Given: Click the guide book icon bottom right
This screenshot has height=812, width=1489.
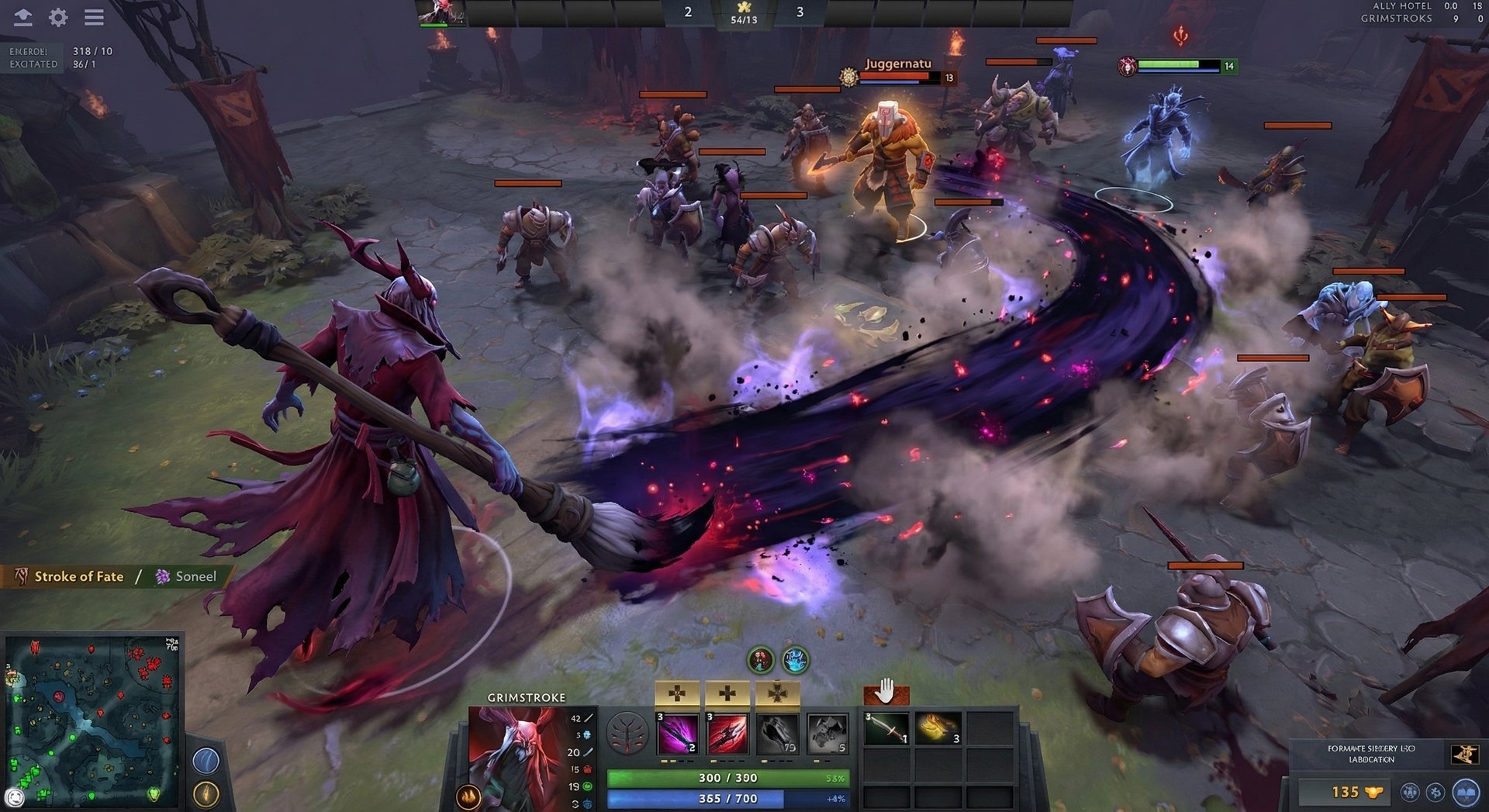Looking at the screenshot, I should (1464, 793).
